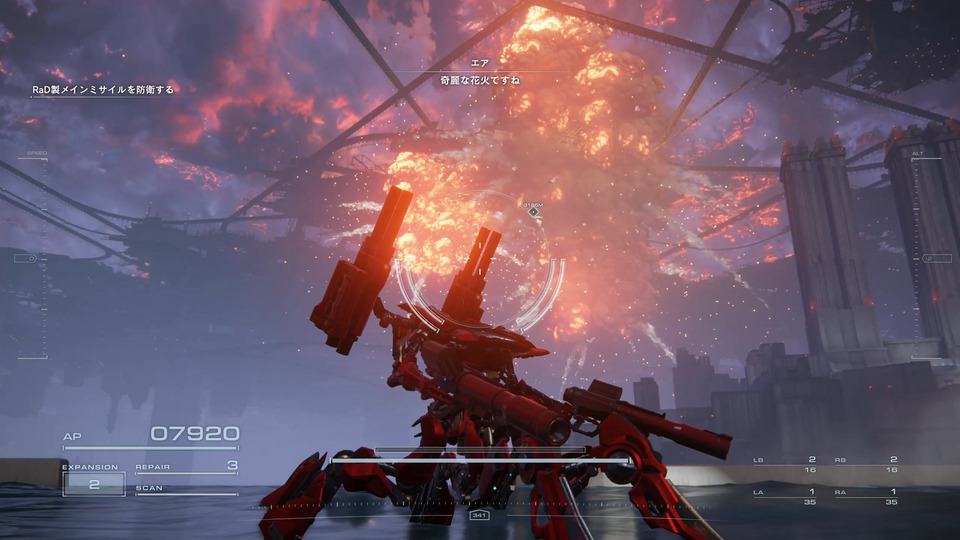
Task: Select the target marker showing 316M
Action: click(534, 211)
